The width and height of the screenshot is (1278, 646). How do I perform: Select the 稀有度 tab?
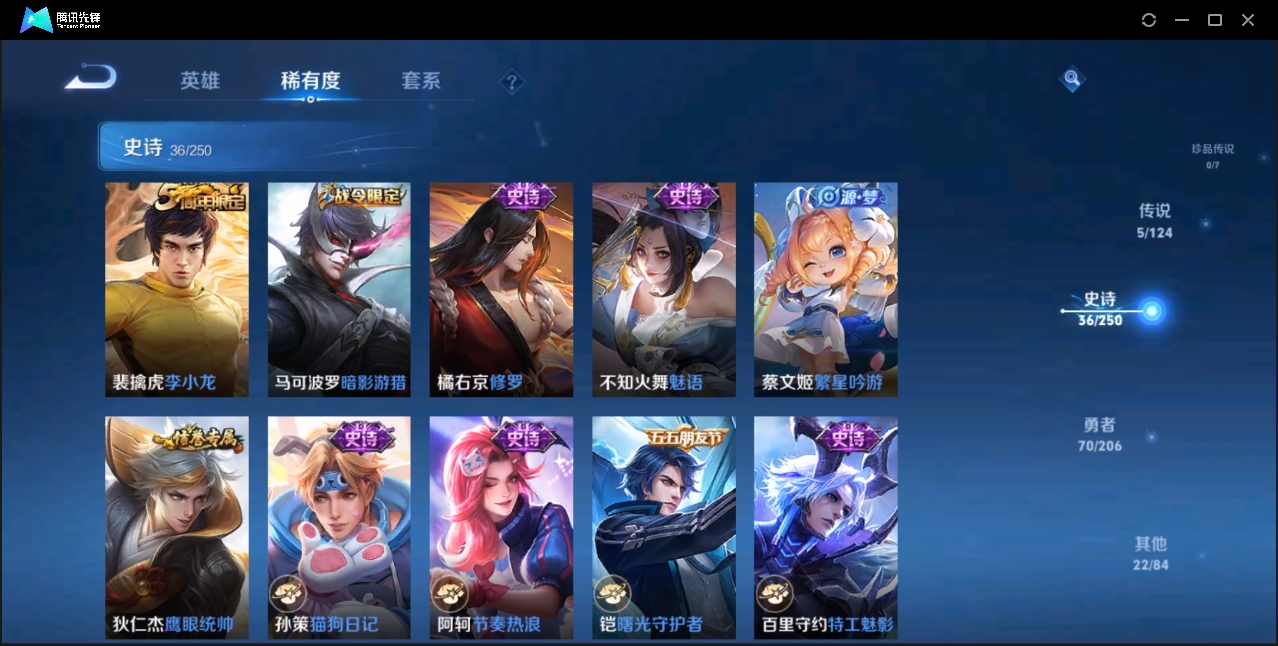coord(310,81)
